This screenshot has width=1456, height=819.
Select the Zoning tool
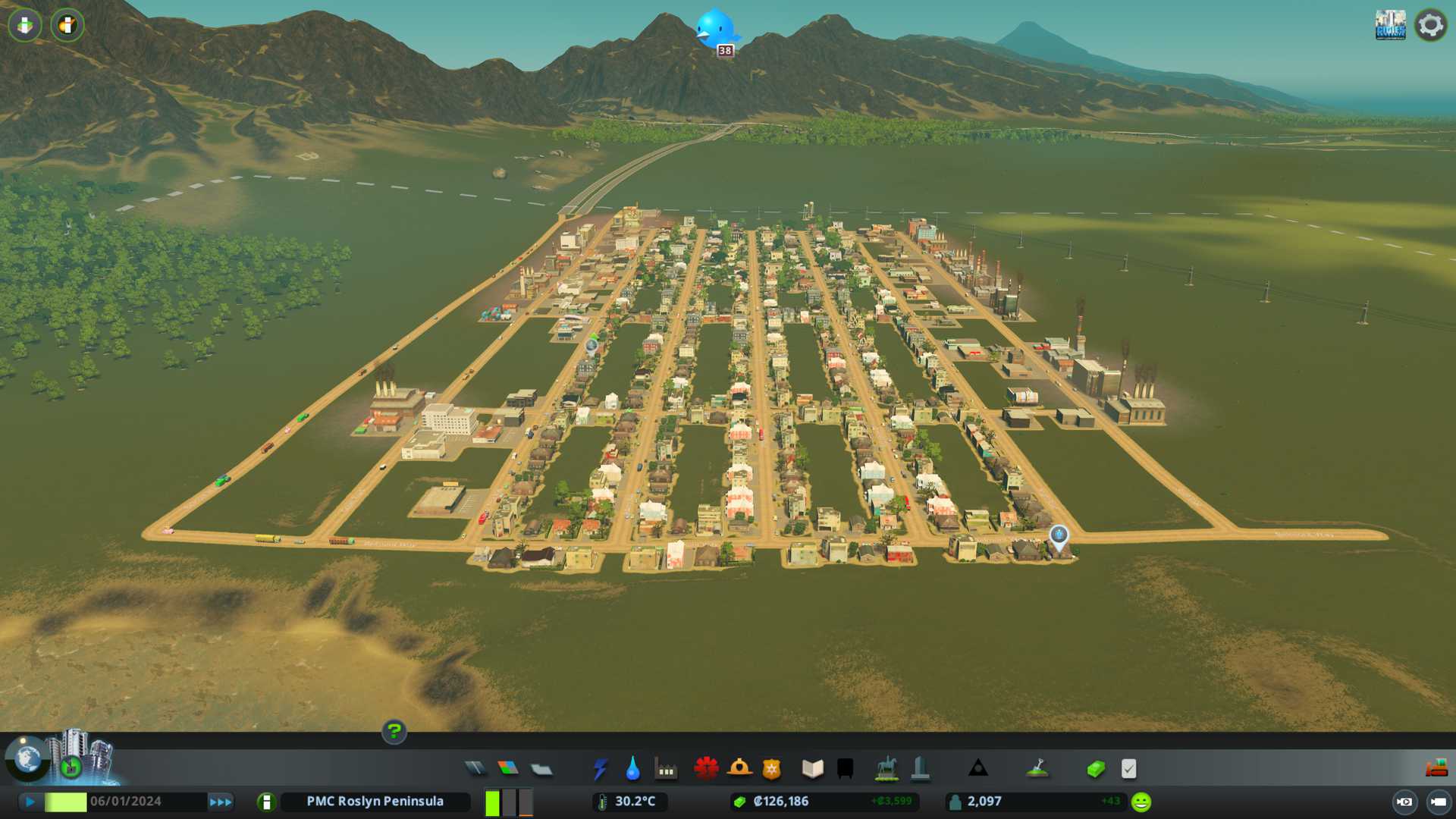coord(508,769)
